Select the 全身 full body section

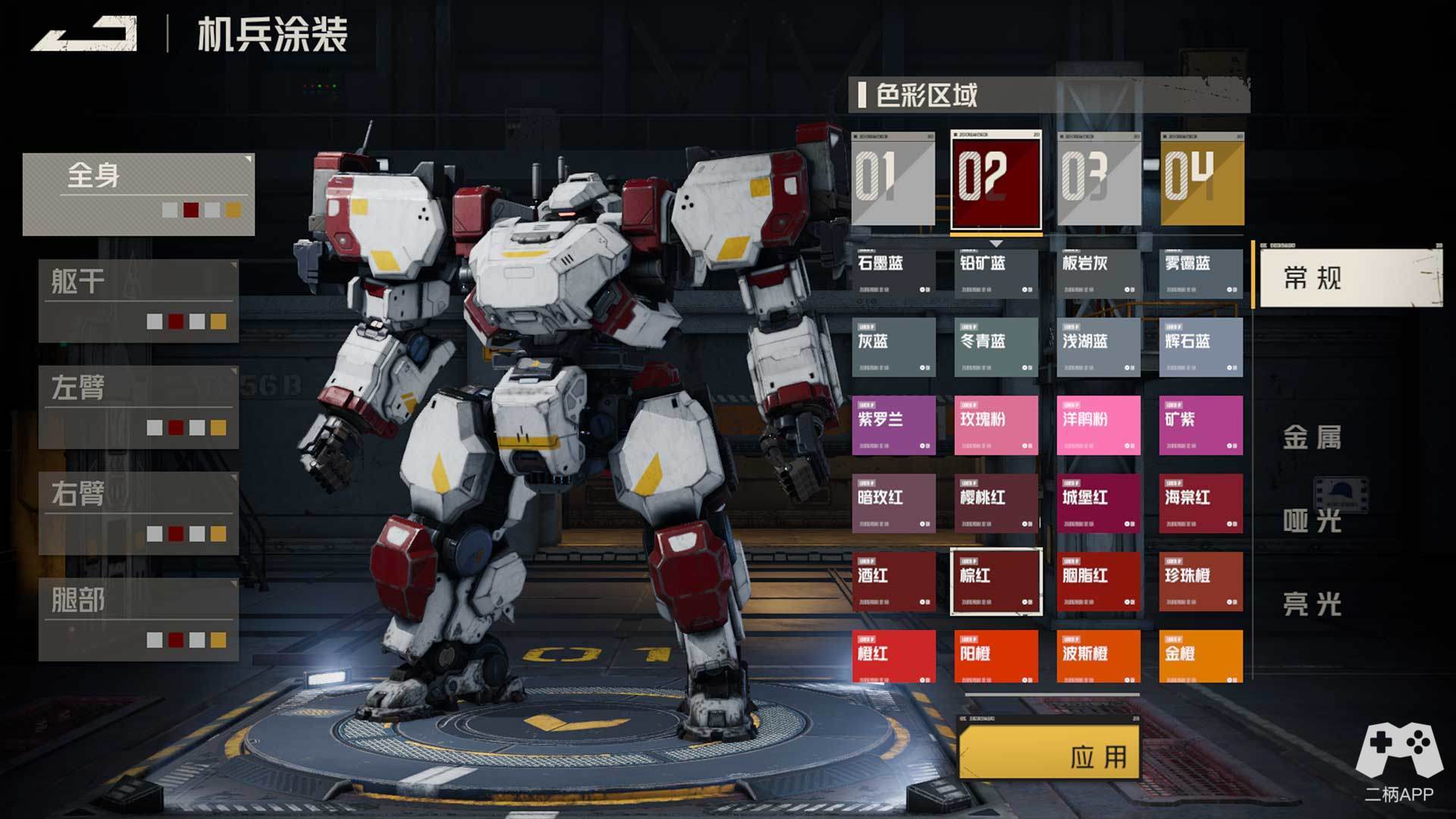pyautogui.click(x=139, y=194)
